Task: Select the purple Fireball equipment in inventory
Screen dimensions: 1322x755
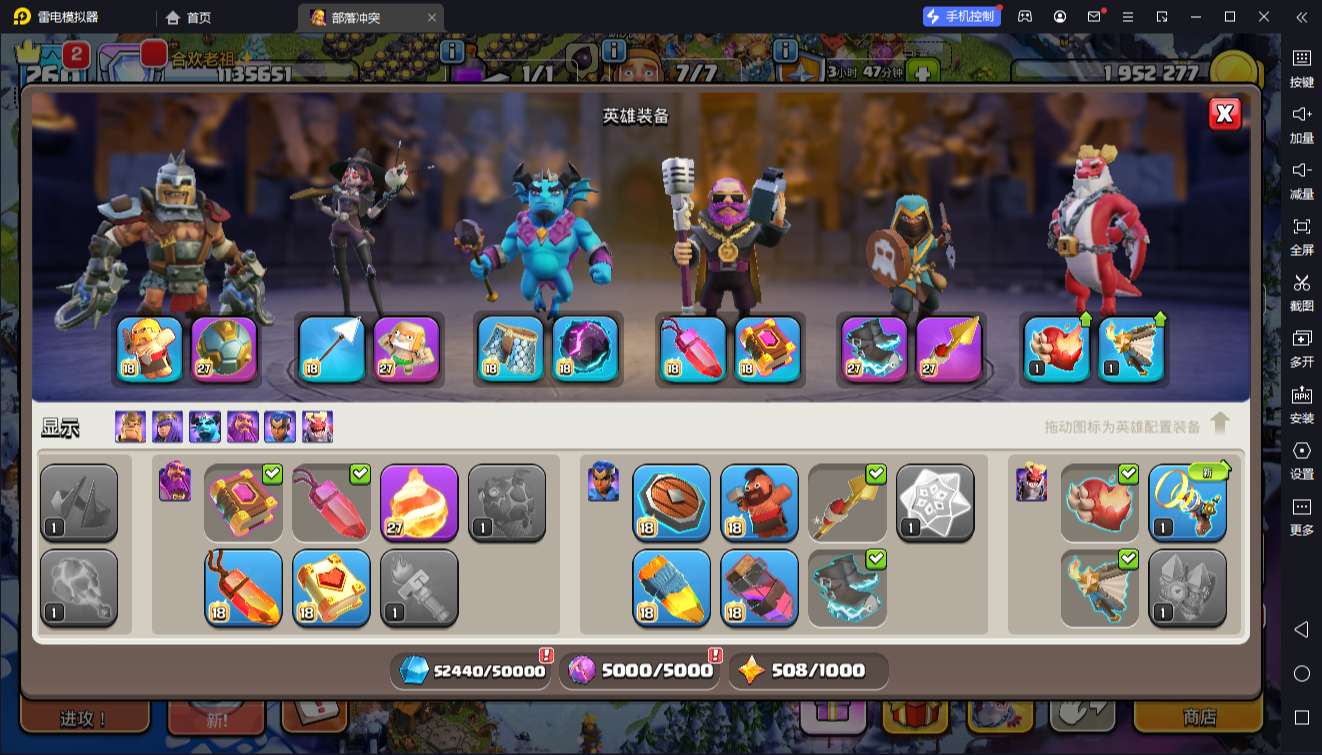Action: click(419, 502)
